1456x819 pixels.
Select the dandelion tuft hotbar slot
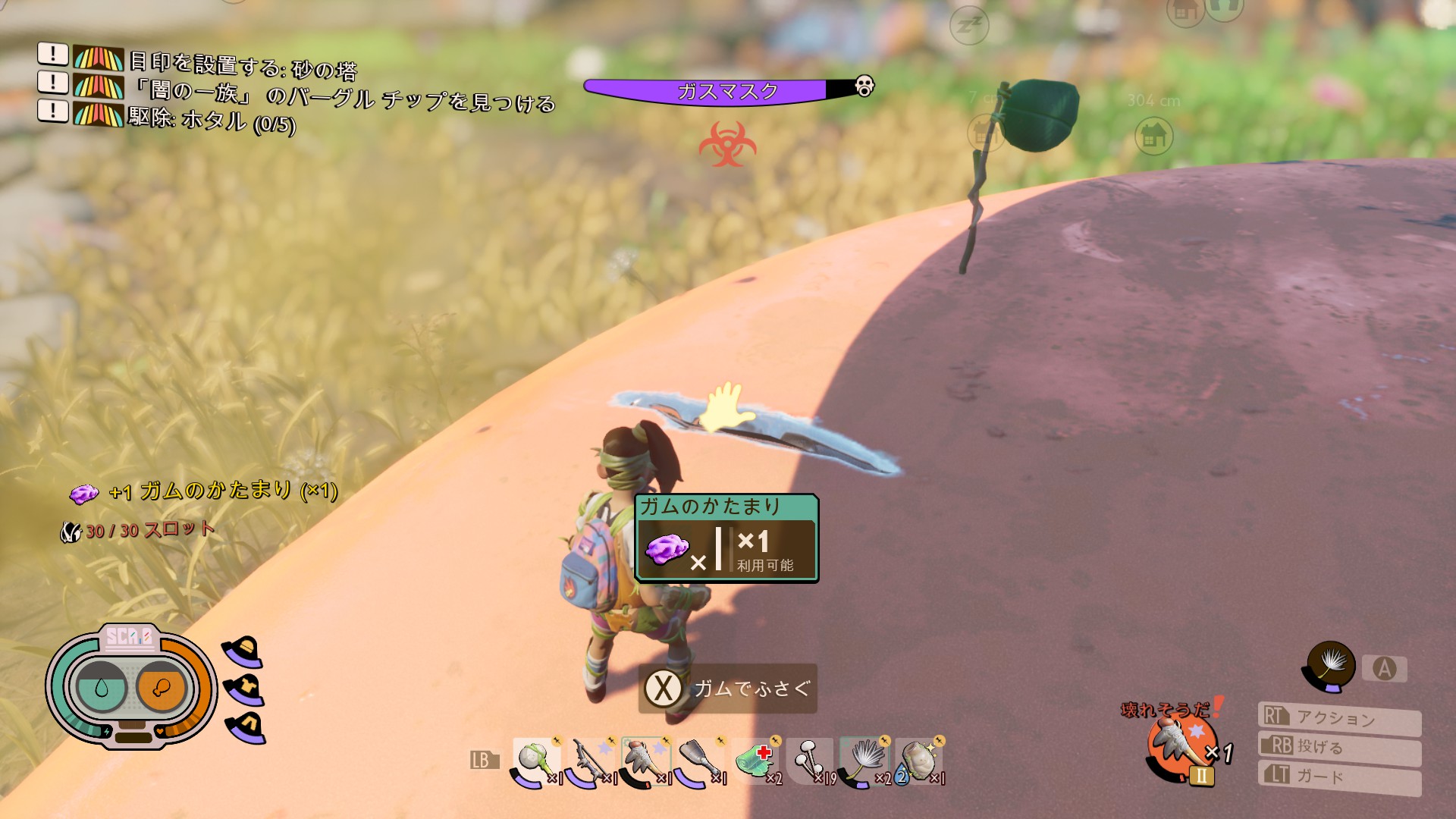864,761
